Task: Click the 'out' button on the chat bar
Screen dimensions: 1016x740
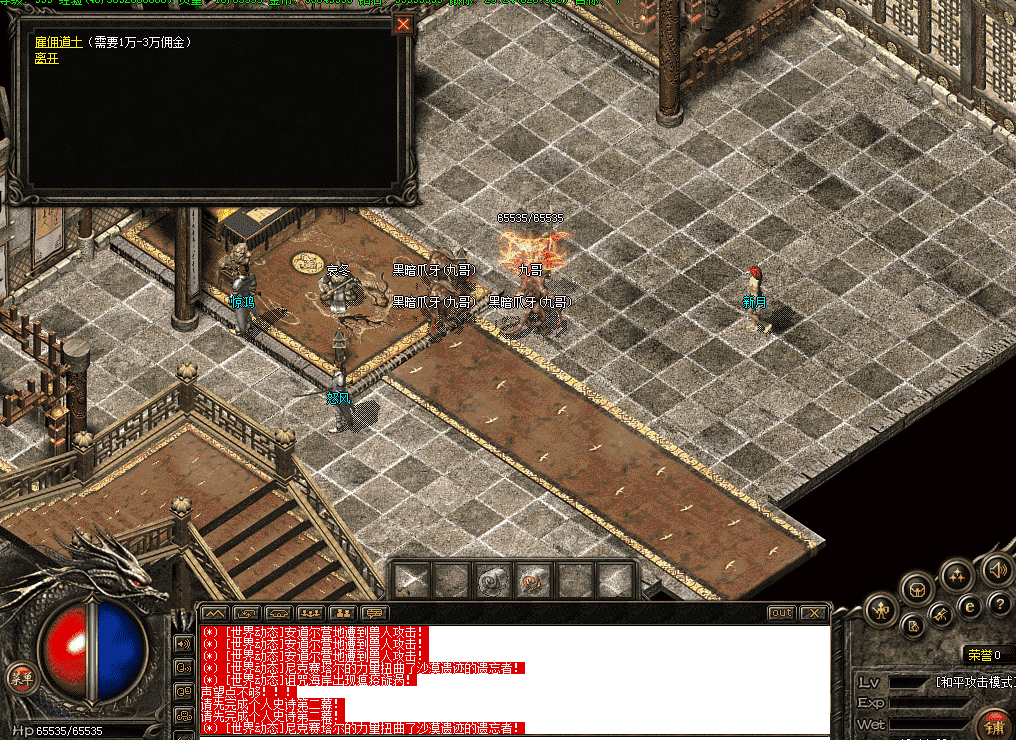Action: point(782,612)
